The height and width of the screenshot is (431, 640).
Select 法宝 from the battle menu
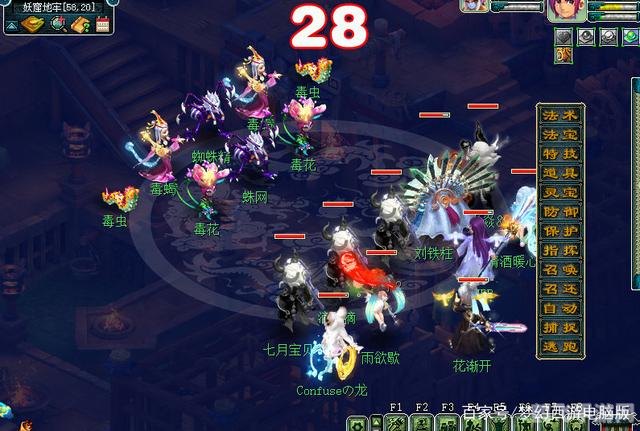click(559, 134)
